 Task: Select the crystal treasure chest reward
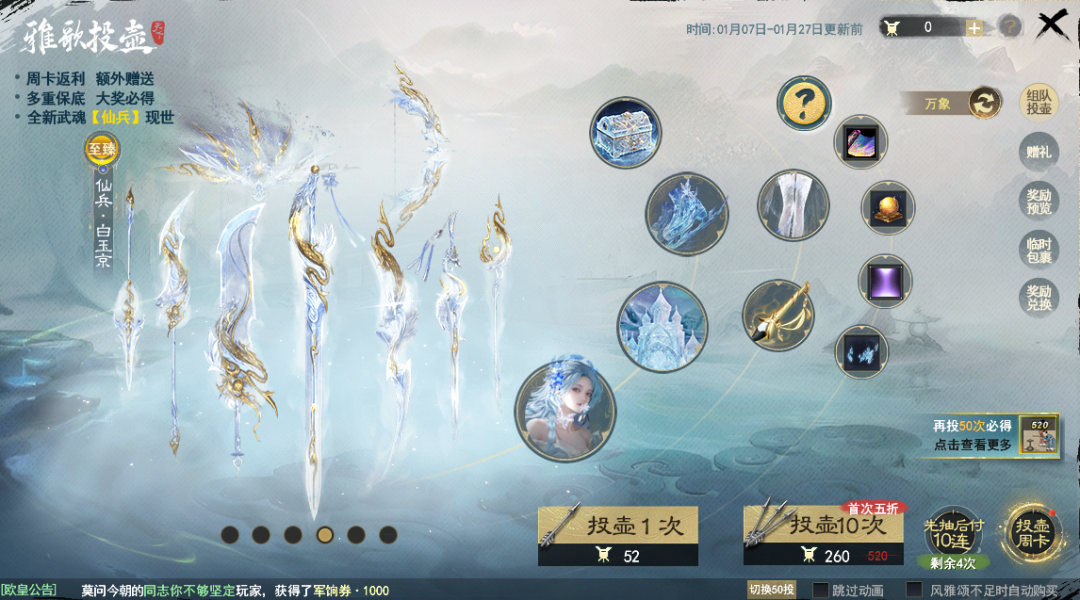click(626, 133)
